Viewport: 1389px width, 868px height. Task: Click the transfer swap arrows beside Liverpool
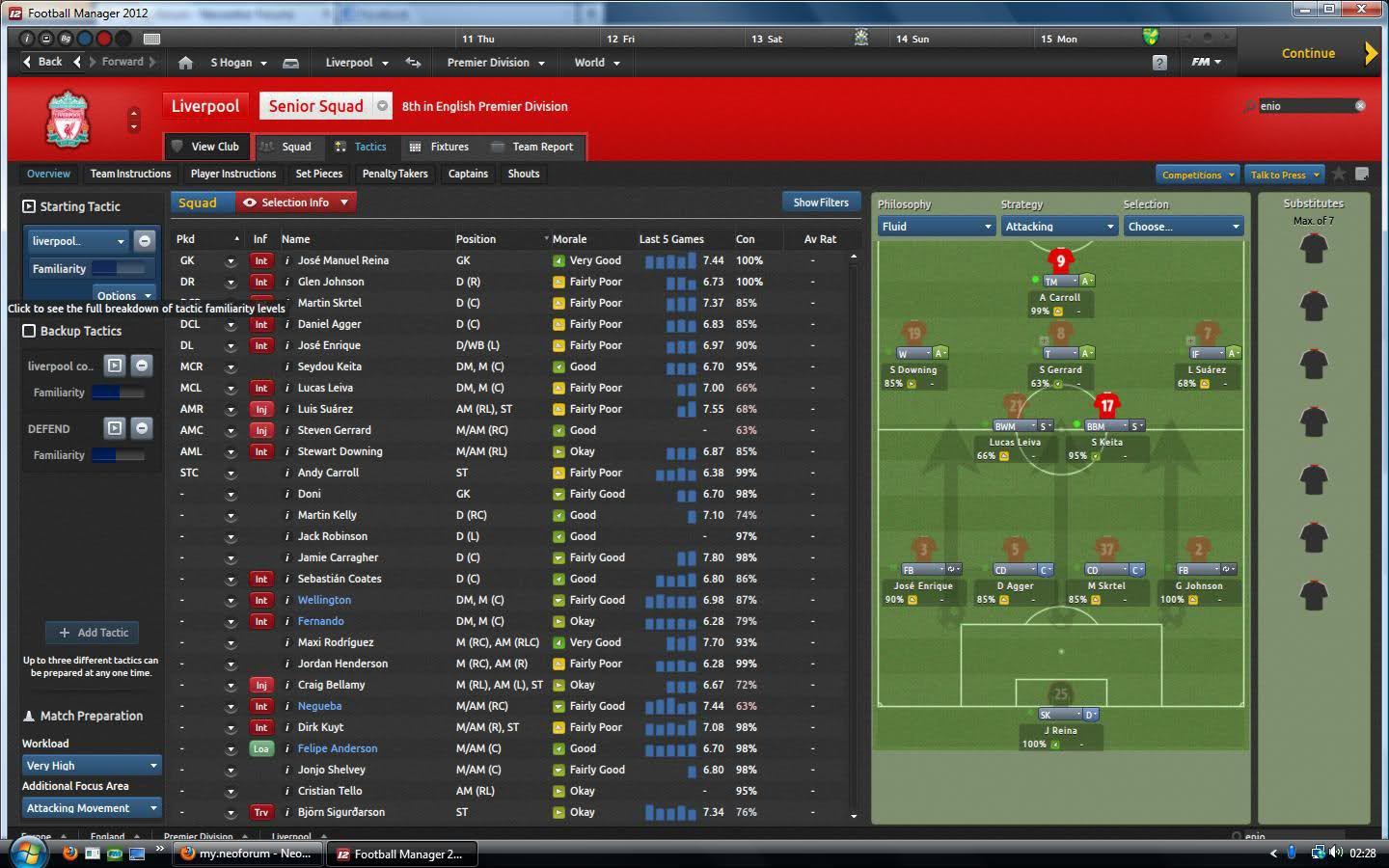(413, 62)
